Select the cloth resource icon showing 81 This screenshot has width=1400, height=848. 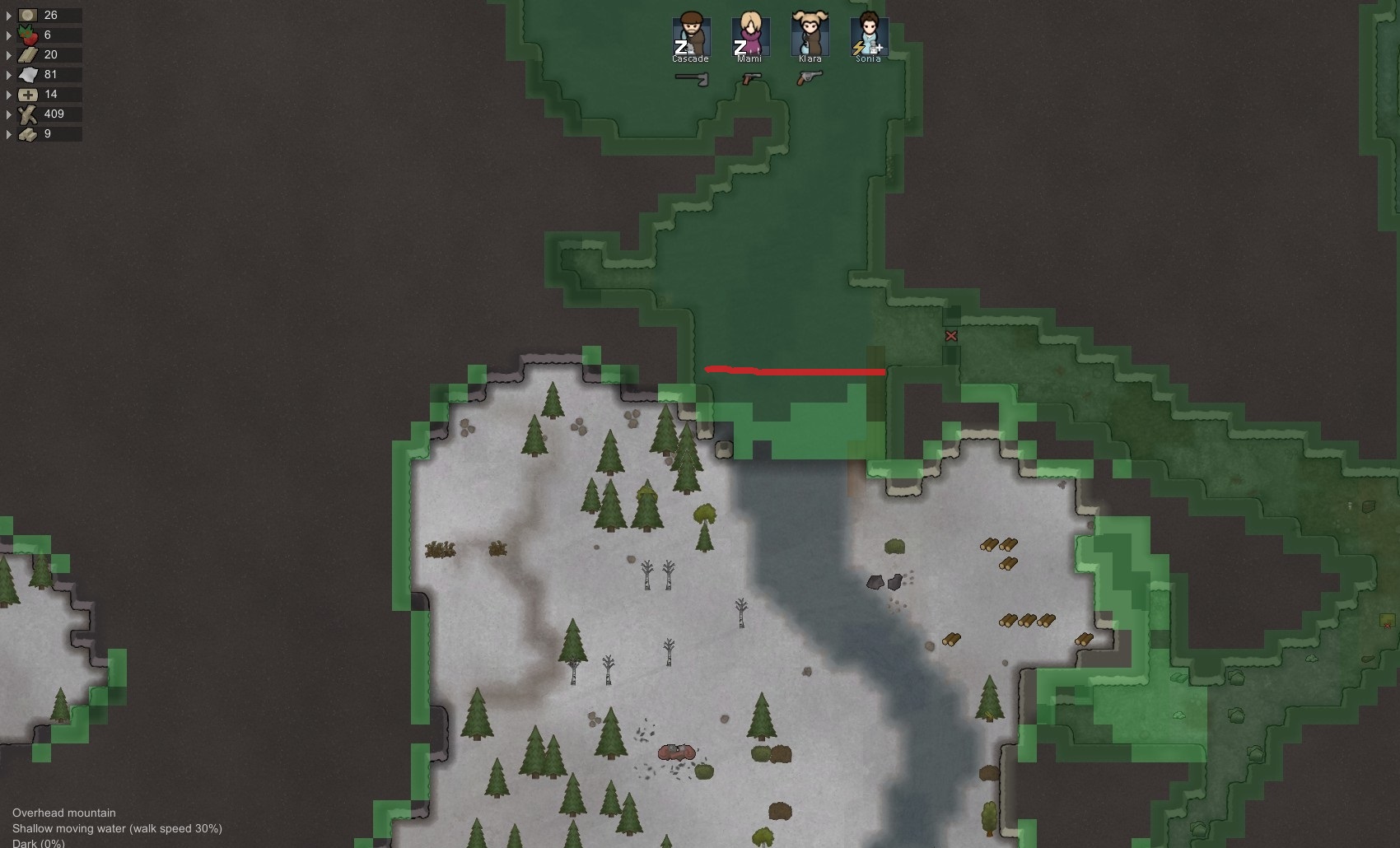click(28, 74)
